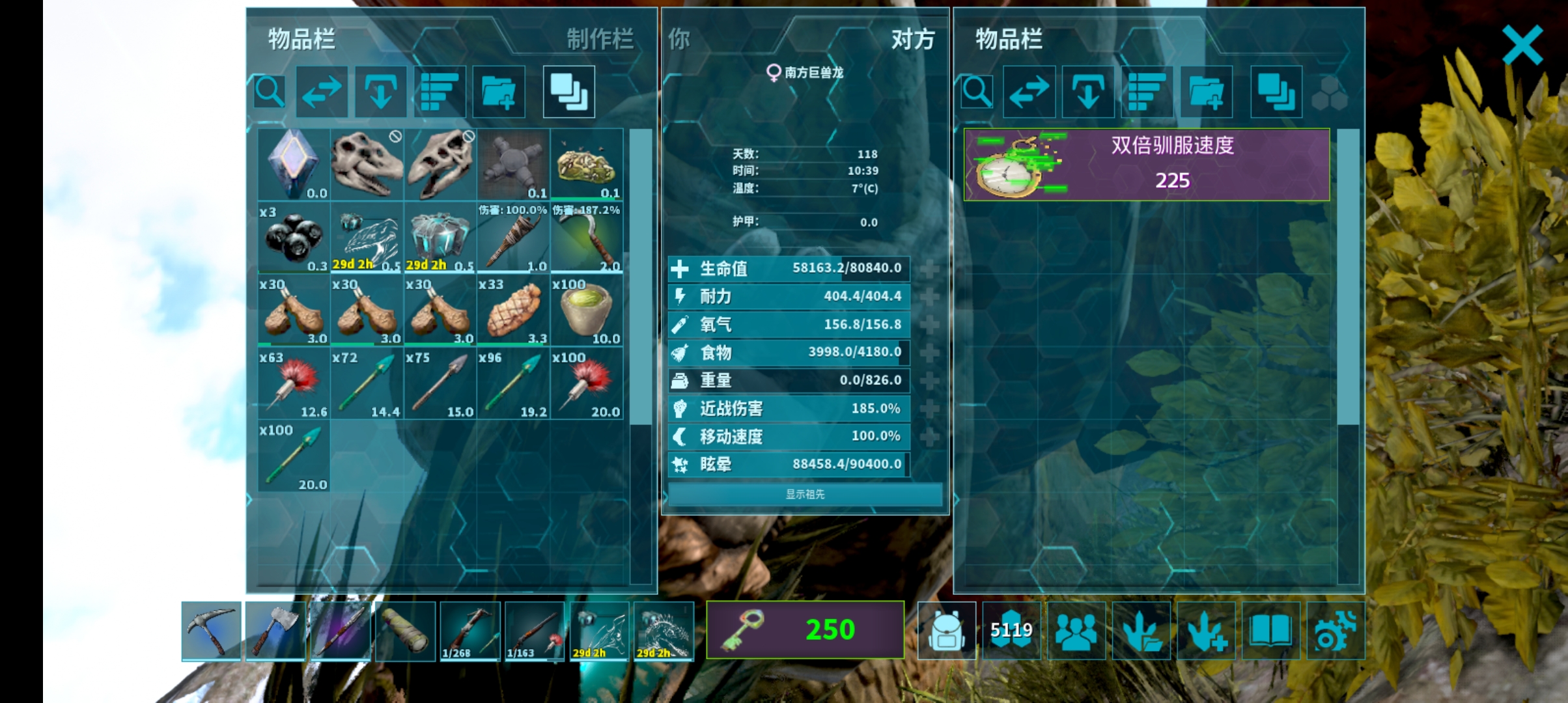Select the hotbar pickaxe slot
This screenshot has height=703, width=1568.
pyautogui.click(x=211, y=630)
